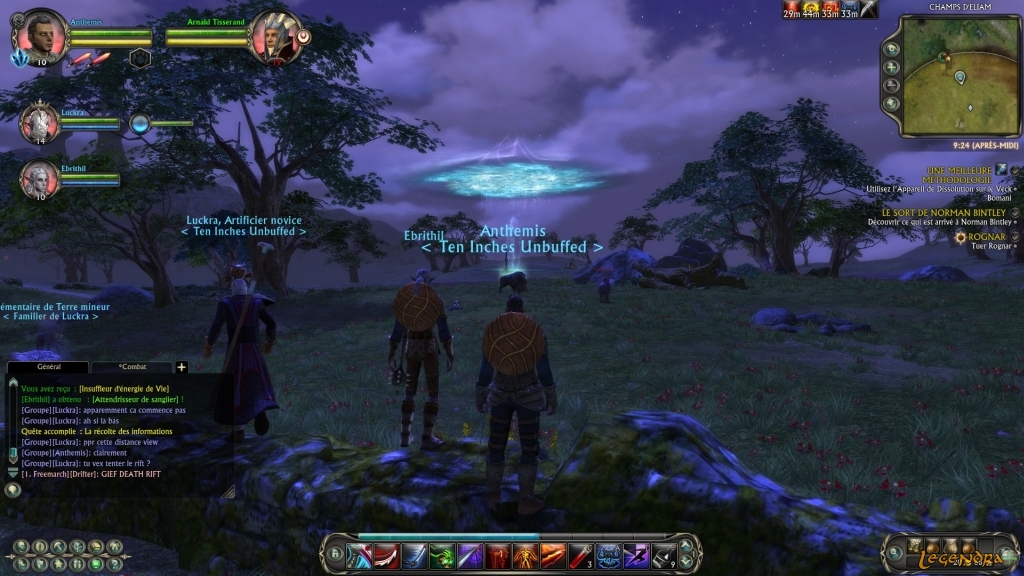Zoom in the minimap with the plus button
Viewport: 1024px width, 576px height.
[x=892, y=67]
